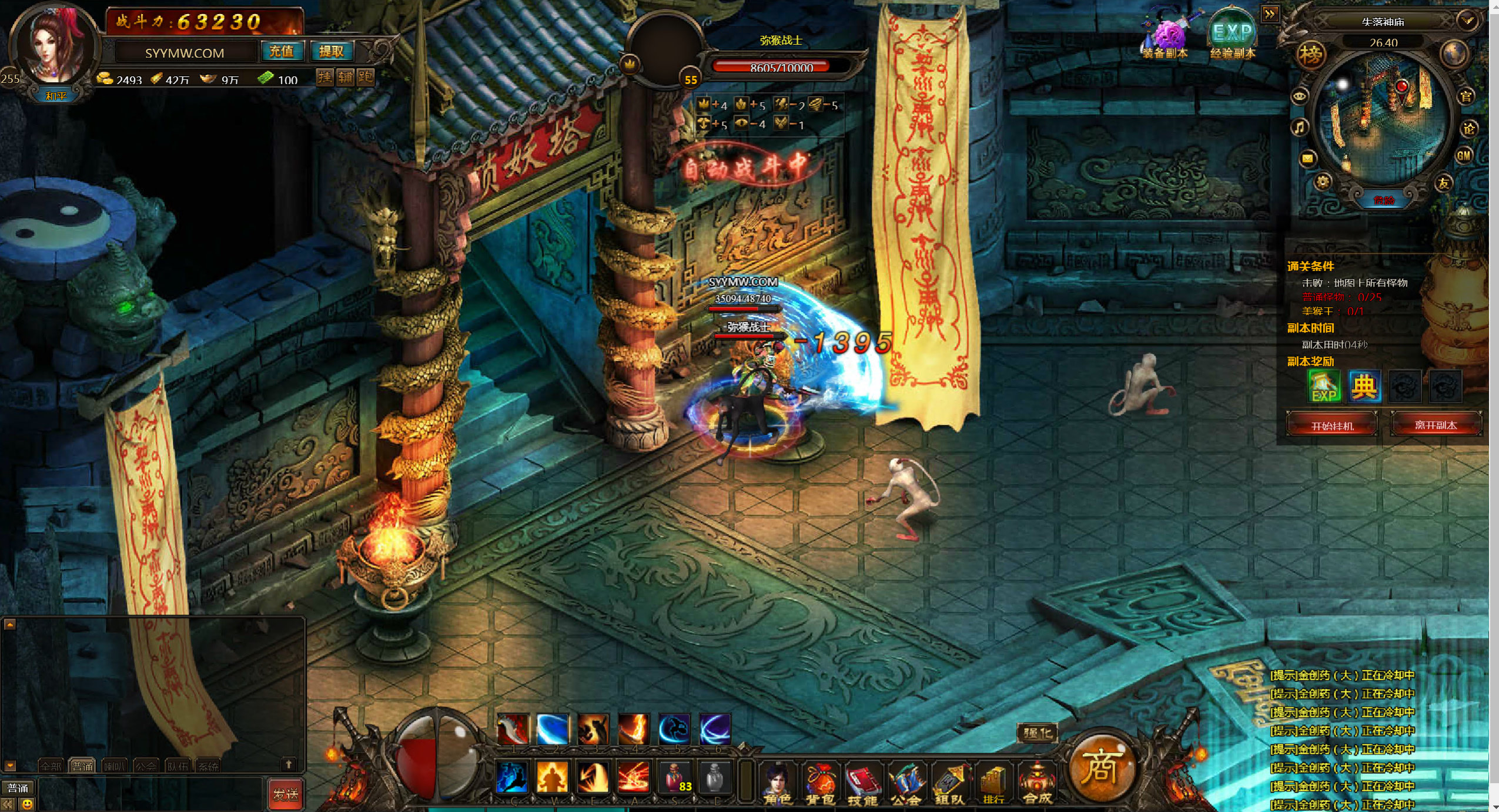Start auto-farming with 开始挂机
Screen dimensions: 1499x812
click(1331, 425)
